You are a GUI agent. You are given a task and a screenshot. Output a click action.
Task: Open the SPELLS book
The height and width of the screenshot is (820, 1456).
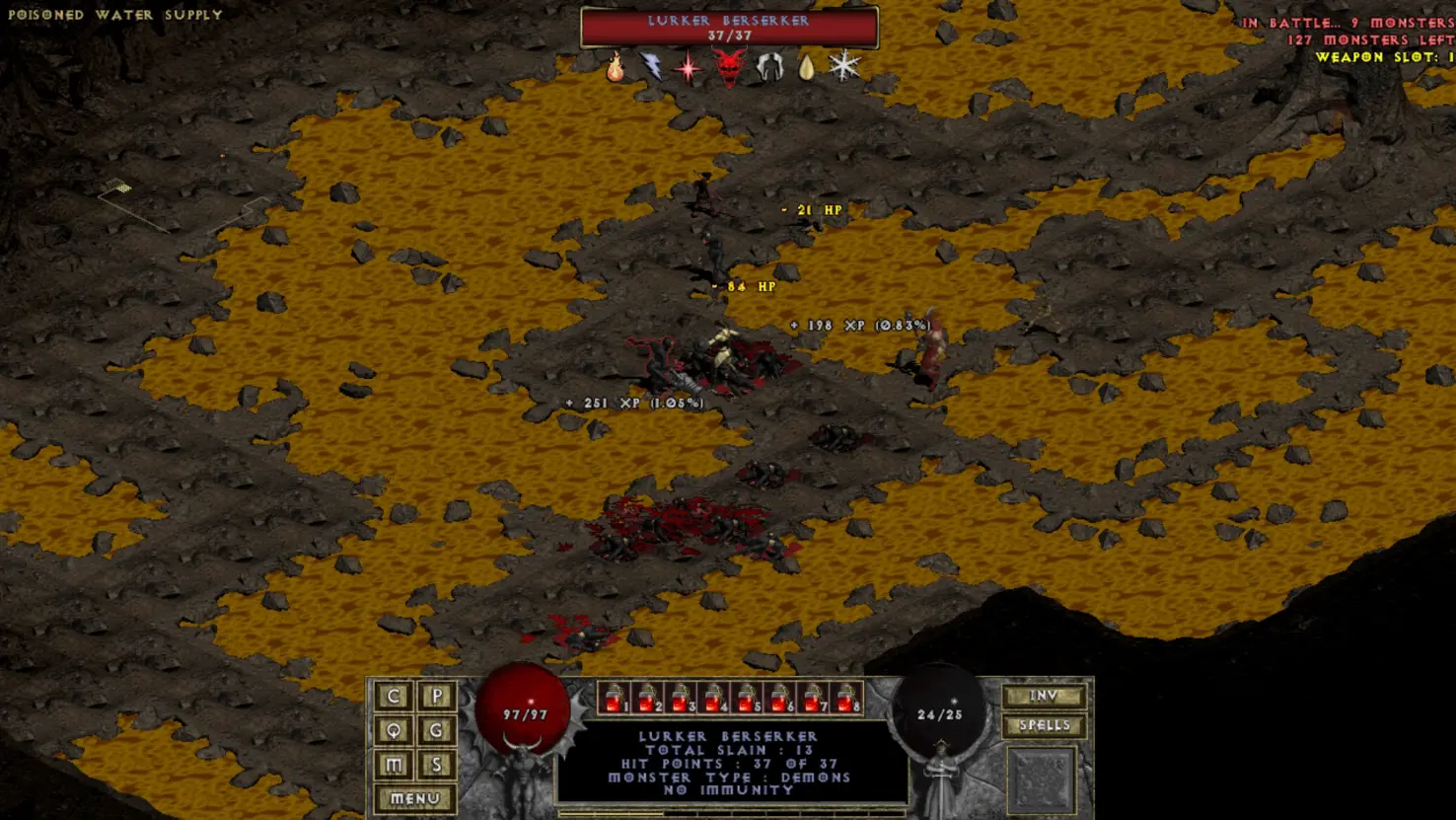point(1044,725)
